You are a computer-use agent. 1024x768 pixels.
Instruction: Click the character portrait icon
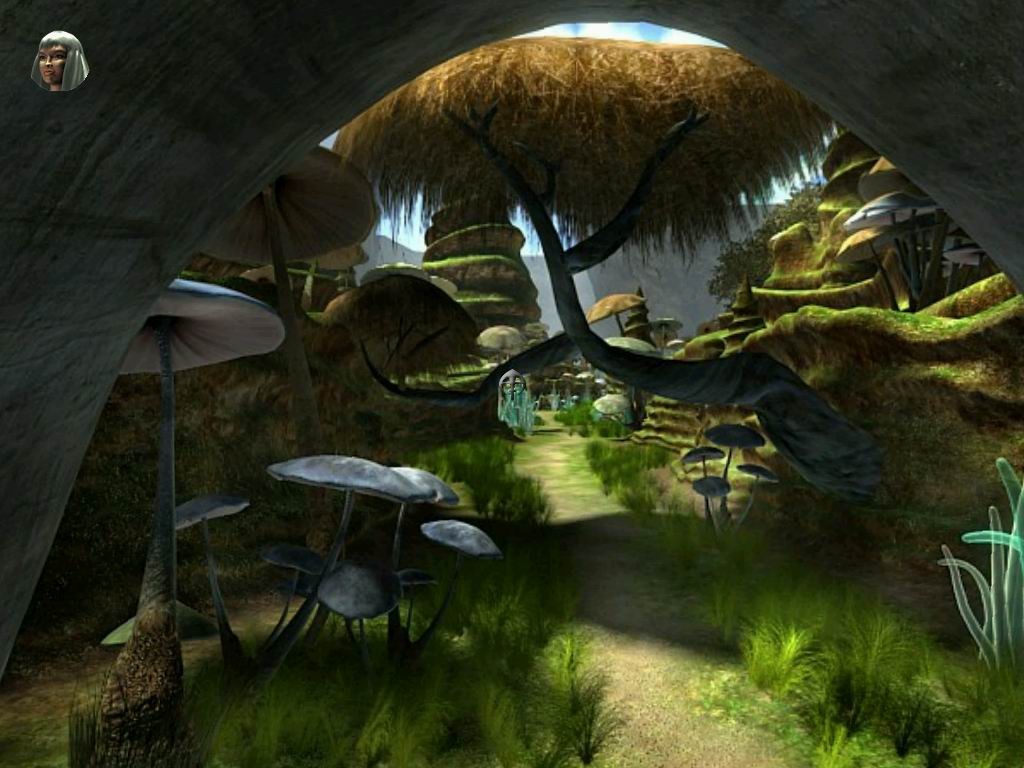pos(60,61)
